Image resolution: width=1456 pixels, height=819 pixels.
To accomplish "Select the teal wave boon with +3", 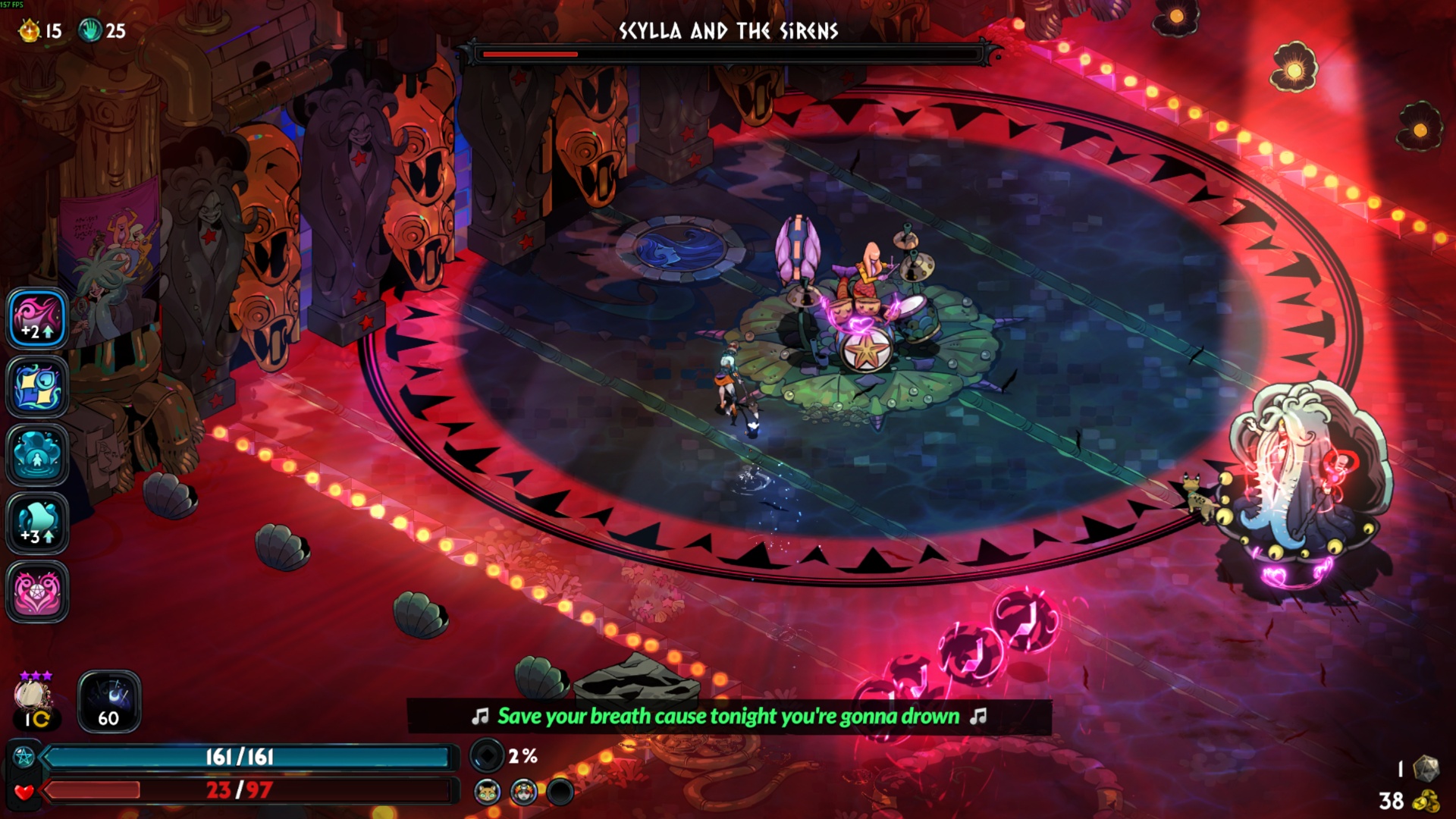I will (37, 523).
